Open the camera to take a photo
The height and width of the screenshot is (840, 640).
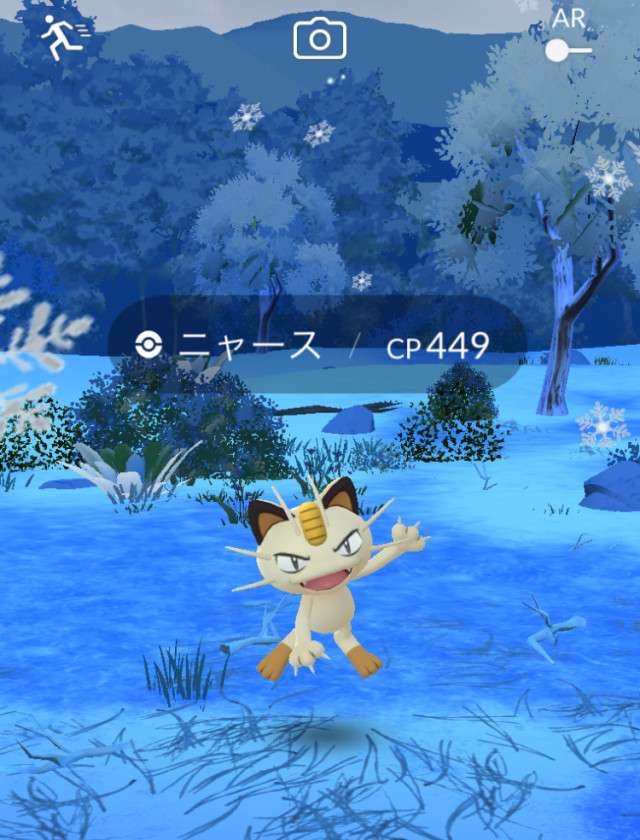point(320,39)
